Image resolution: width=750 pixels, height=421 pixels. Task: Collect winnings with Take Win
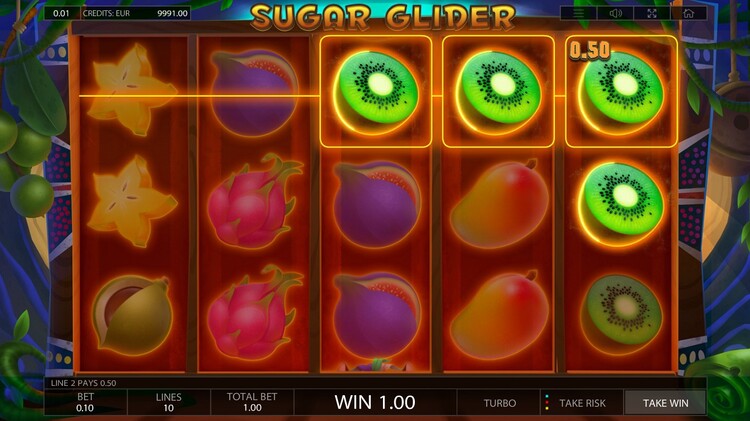coord(666,403)
